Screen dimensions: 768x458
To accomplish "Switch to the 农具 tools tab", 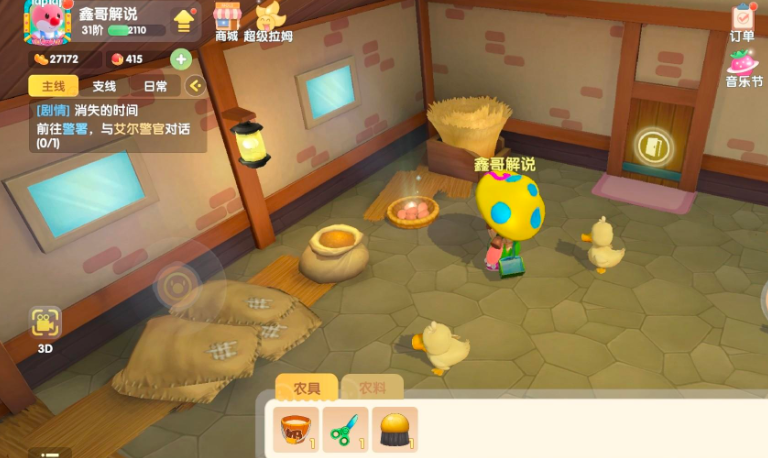I will [306, 388].
